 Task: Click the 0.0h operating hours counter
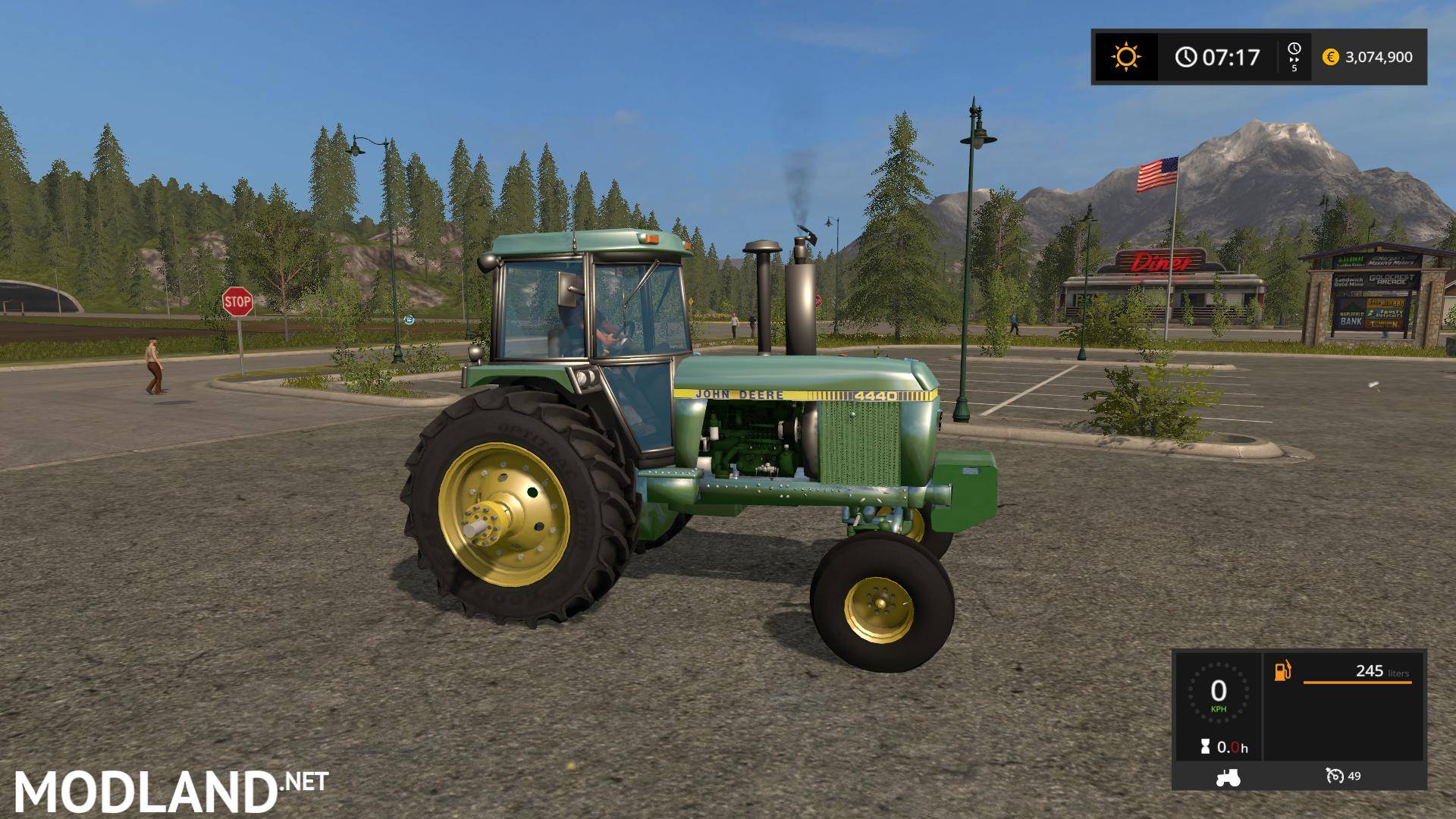pyautogui.click(x=1233, y=746)
